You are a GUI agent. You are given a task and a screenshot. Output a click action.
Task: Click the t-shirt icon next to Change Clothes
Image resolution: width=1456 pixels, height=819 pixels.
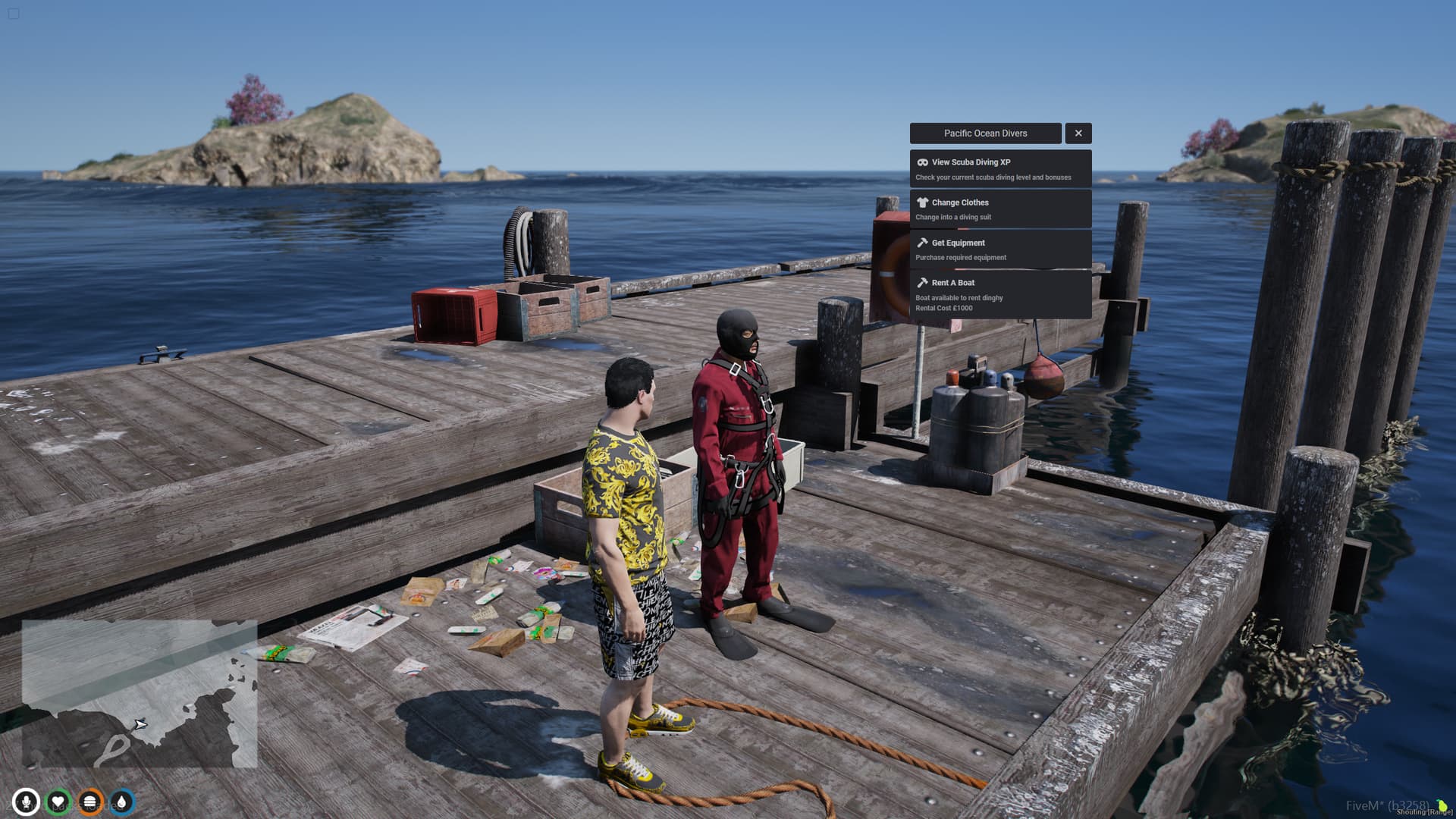[922, 202]
